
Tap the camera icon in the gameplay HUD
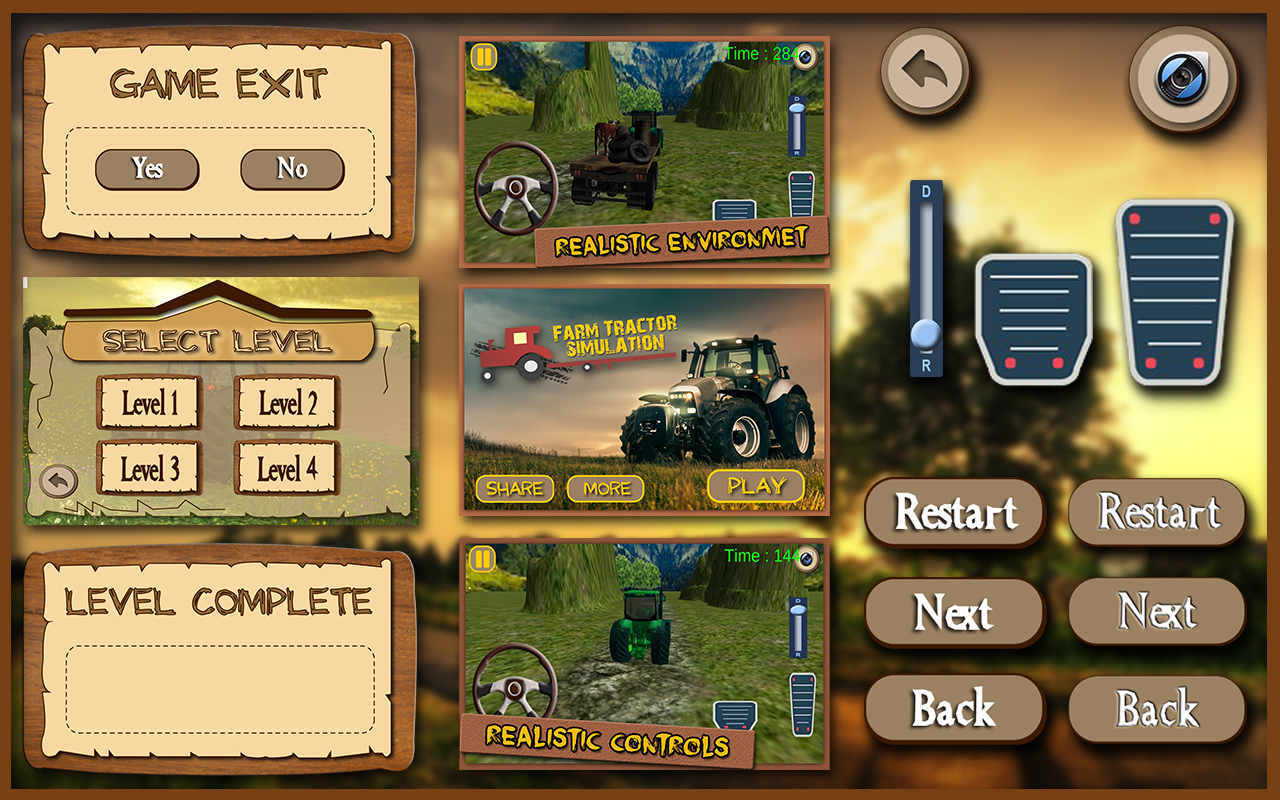point(804,57)
